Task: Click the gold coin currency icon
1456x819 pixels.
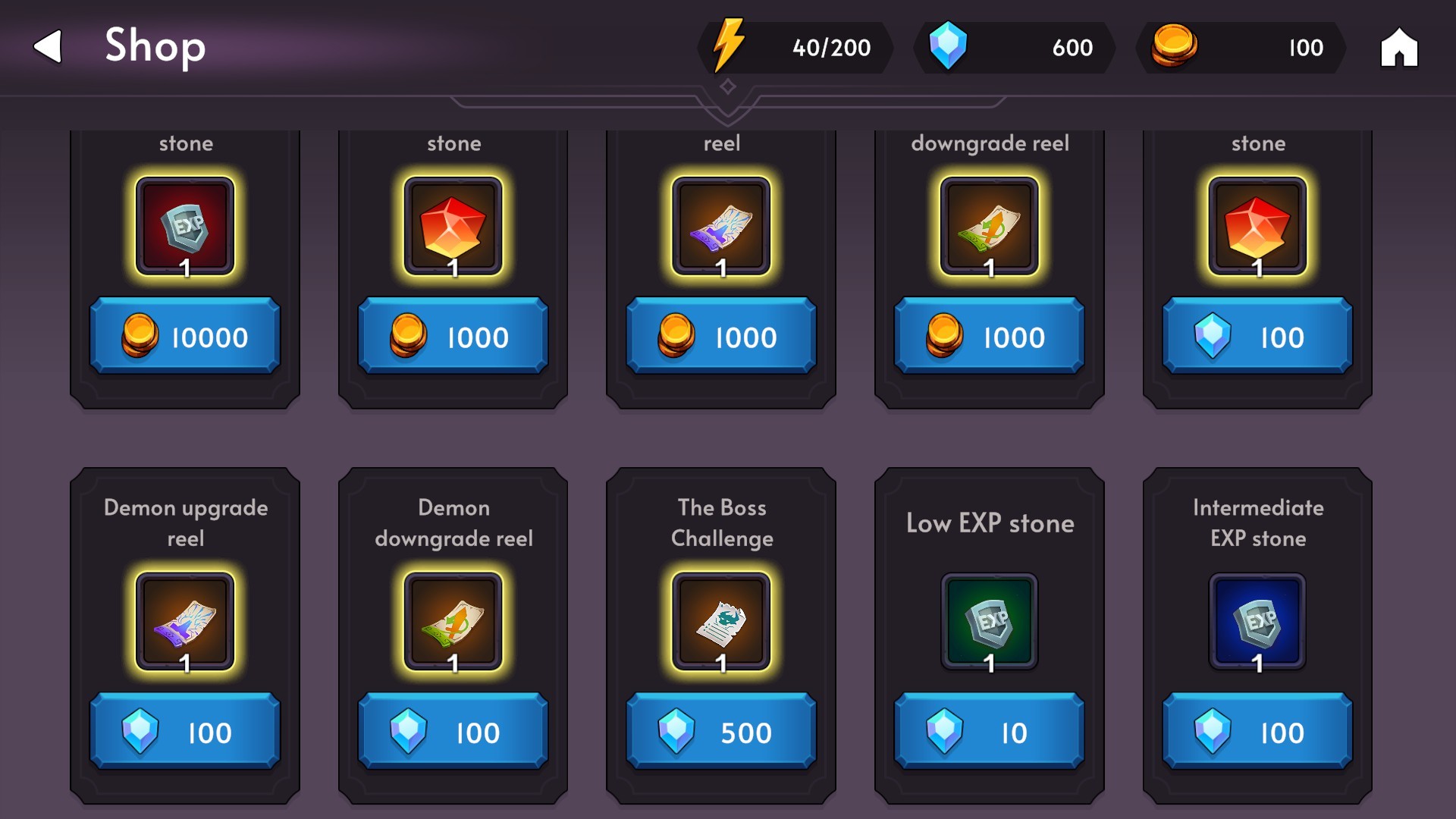Action: pos(1175,47)
